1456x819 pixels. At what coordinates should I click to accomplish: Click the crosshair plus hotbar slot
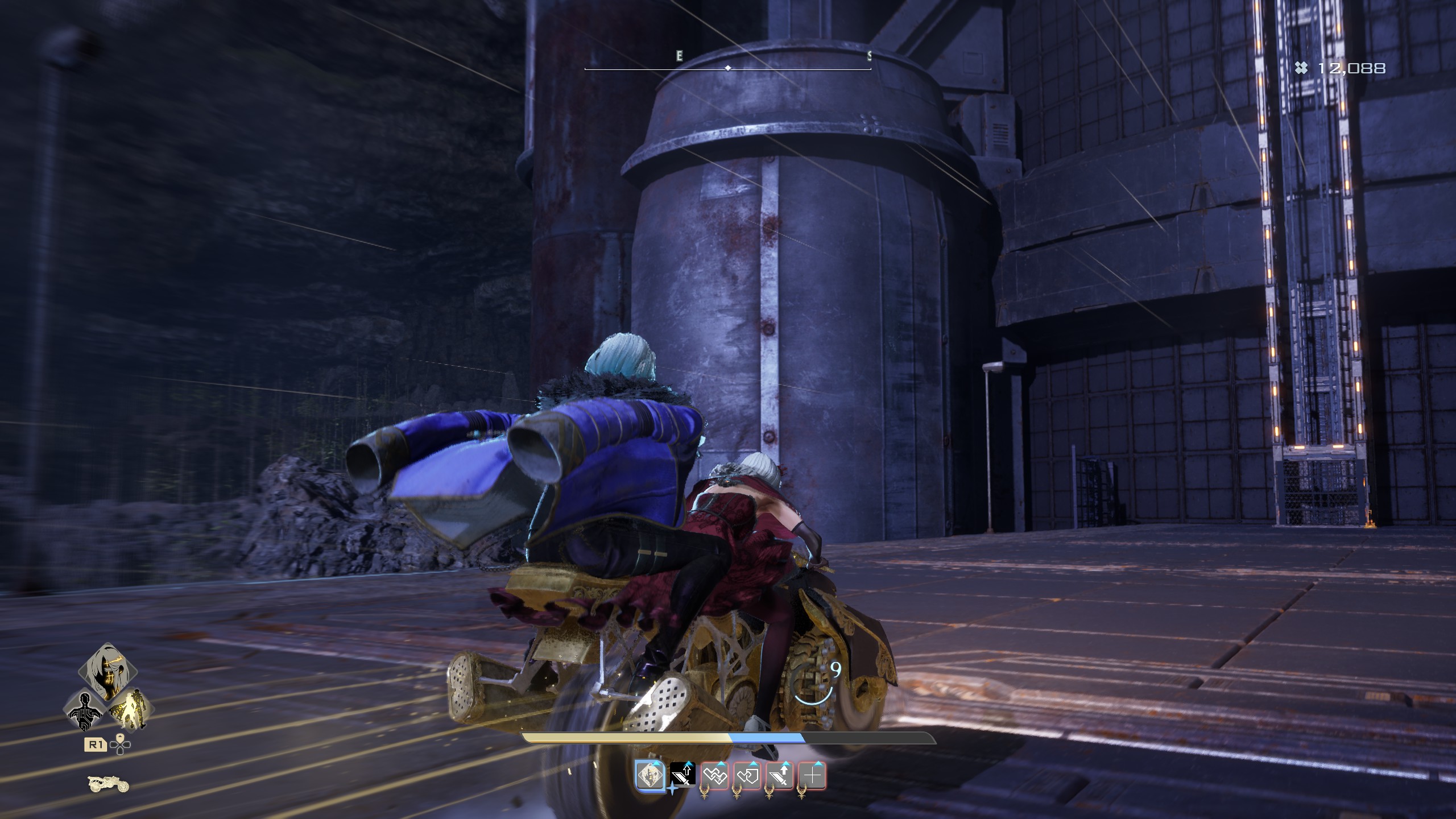point(812,776)
